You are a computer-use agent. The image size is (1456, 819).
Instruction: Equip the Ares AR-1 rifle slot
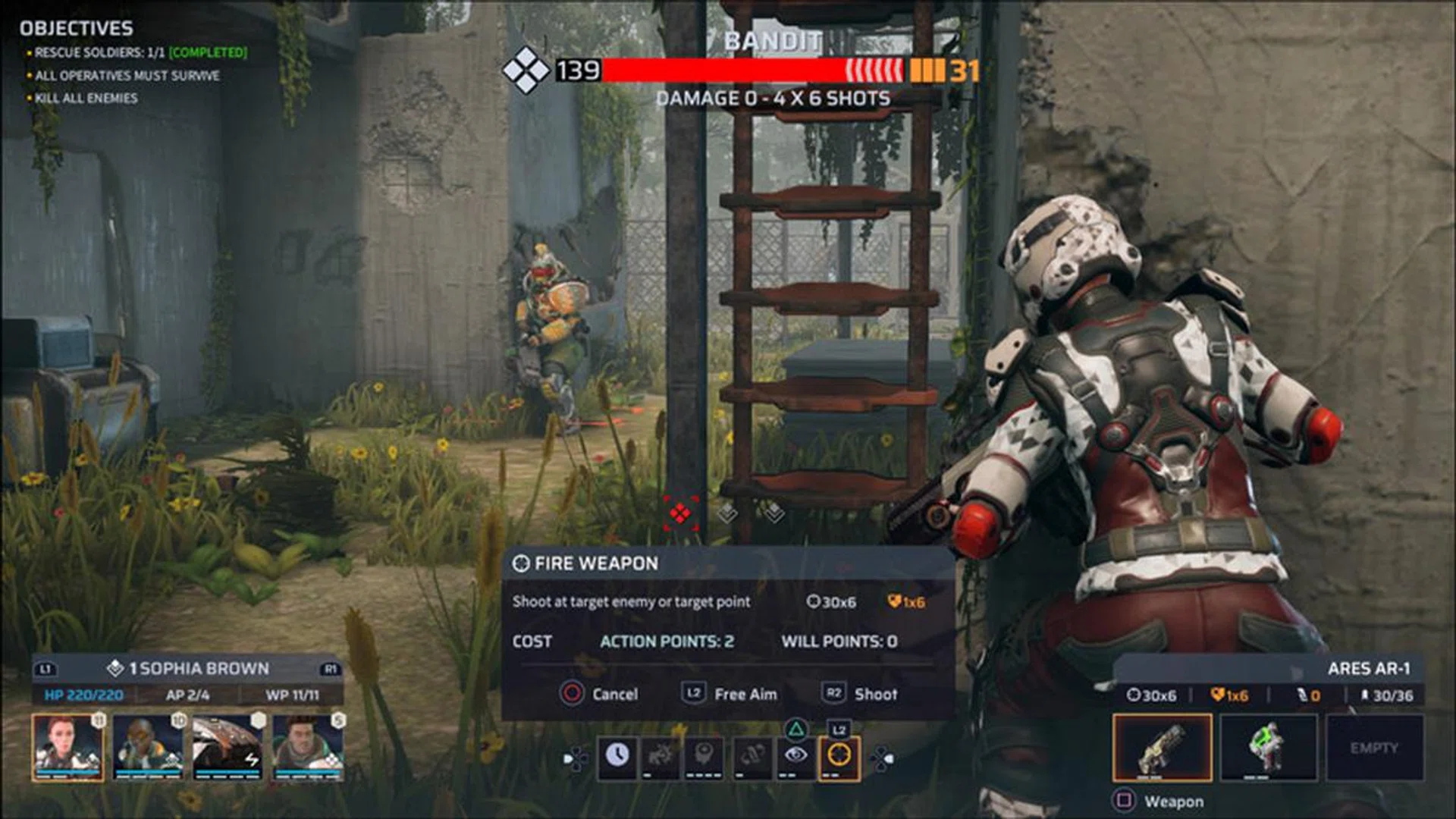point(1162,748)
